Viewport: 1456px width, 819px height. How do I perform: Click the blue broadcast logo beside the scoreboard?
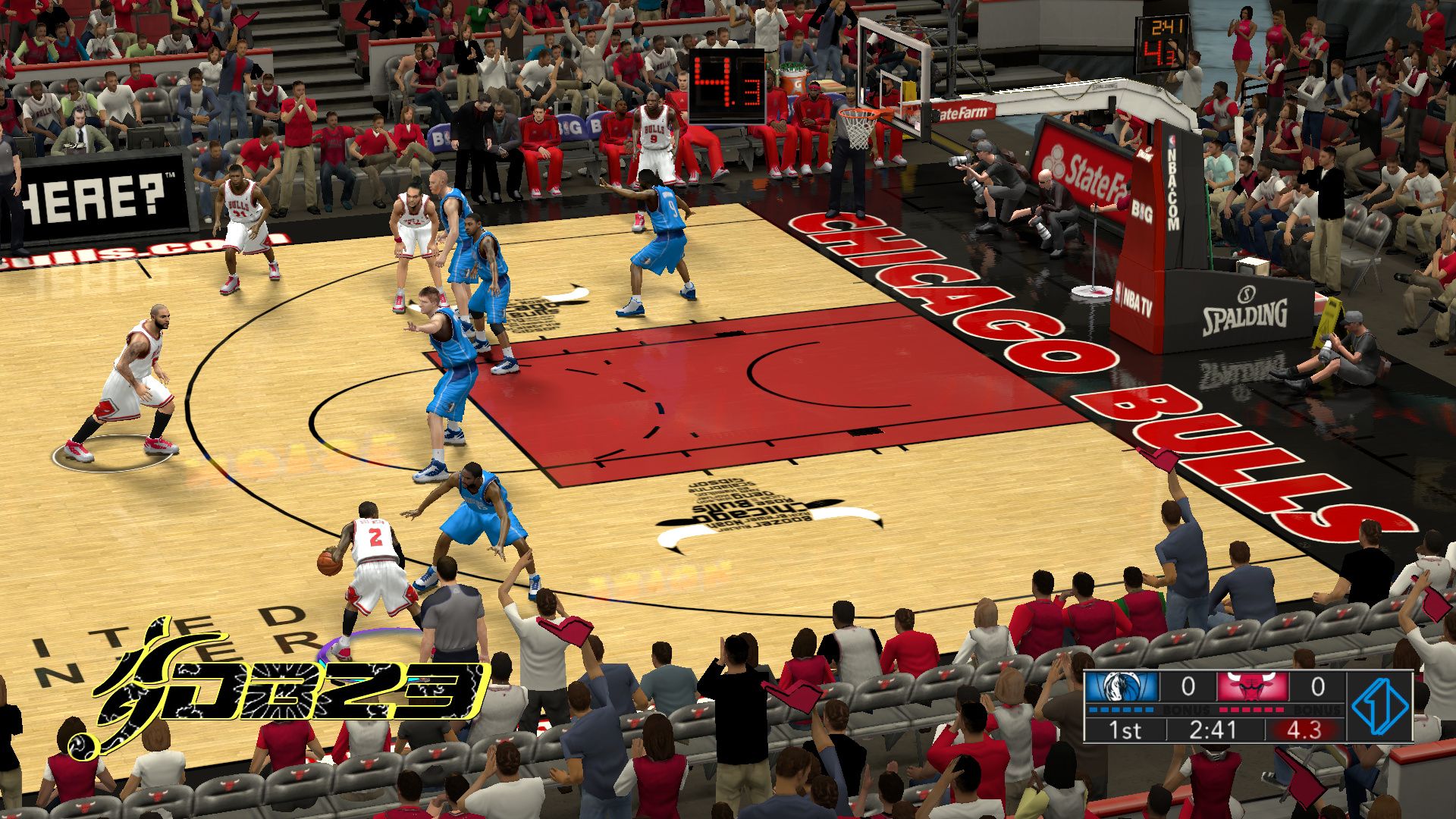pyautogui.click(x=1380, y=706)
